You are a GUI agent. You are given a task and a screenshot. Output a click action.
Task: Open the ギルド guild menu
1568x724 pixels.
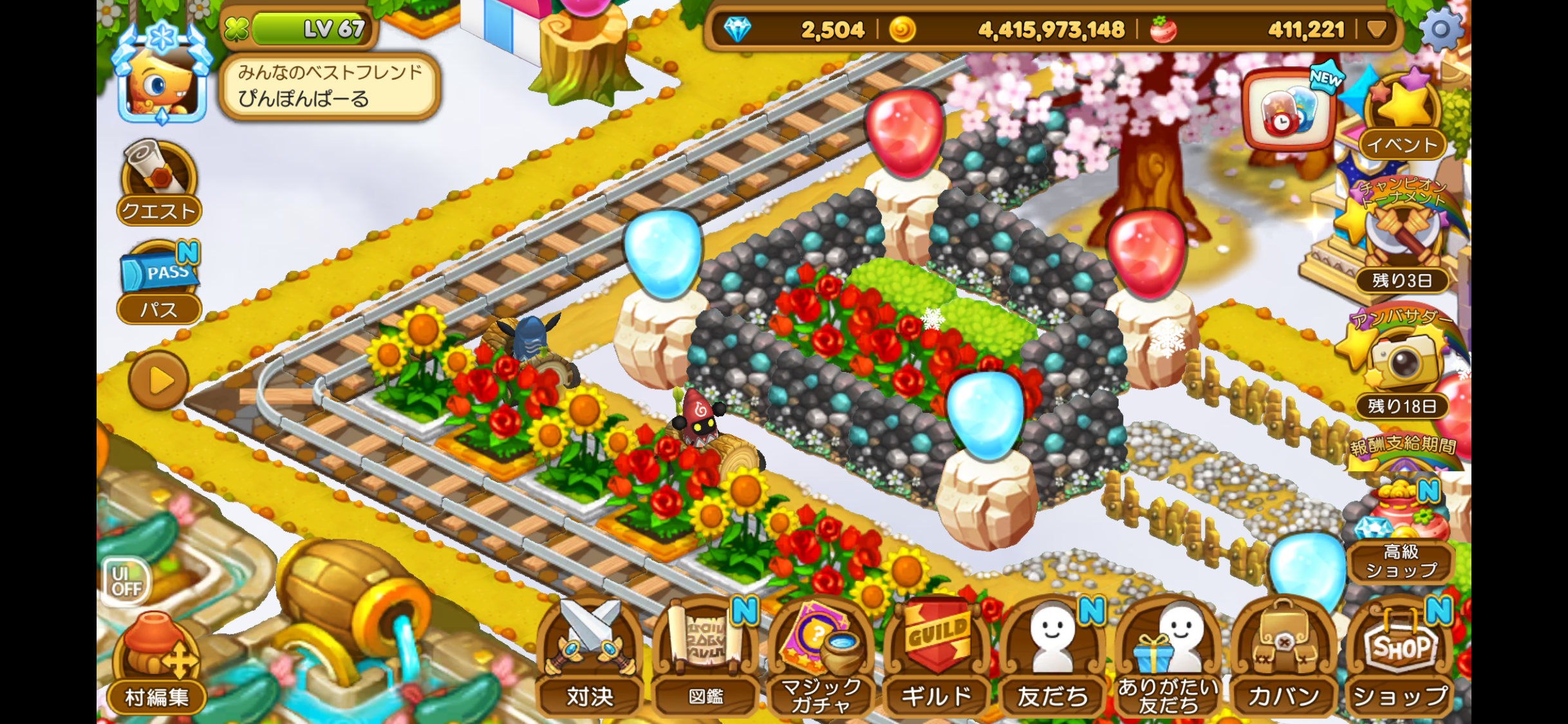937,658
